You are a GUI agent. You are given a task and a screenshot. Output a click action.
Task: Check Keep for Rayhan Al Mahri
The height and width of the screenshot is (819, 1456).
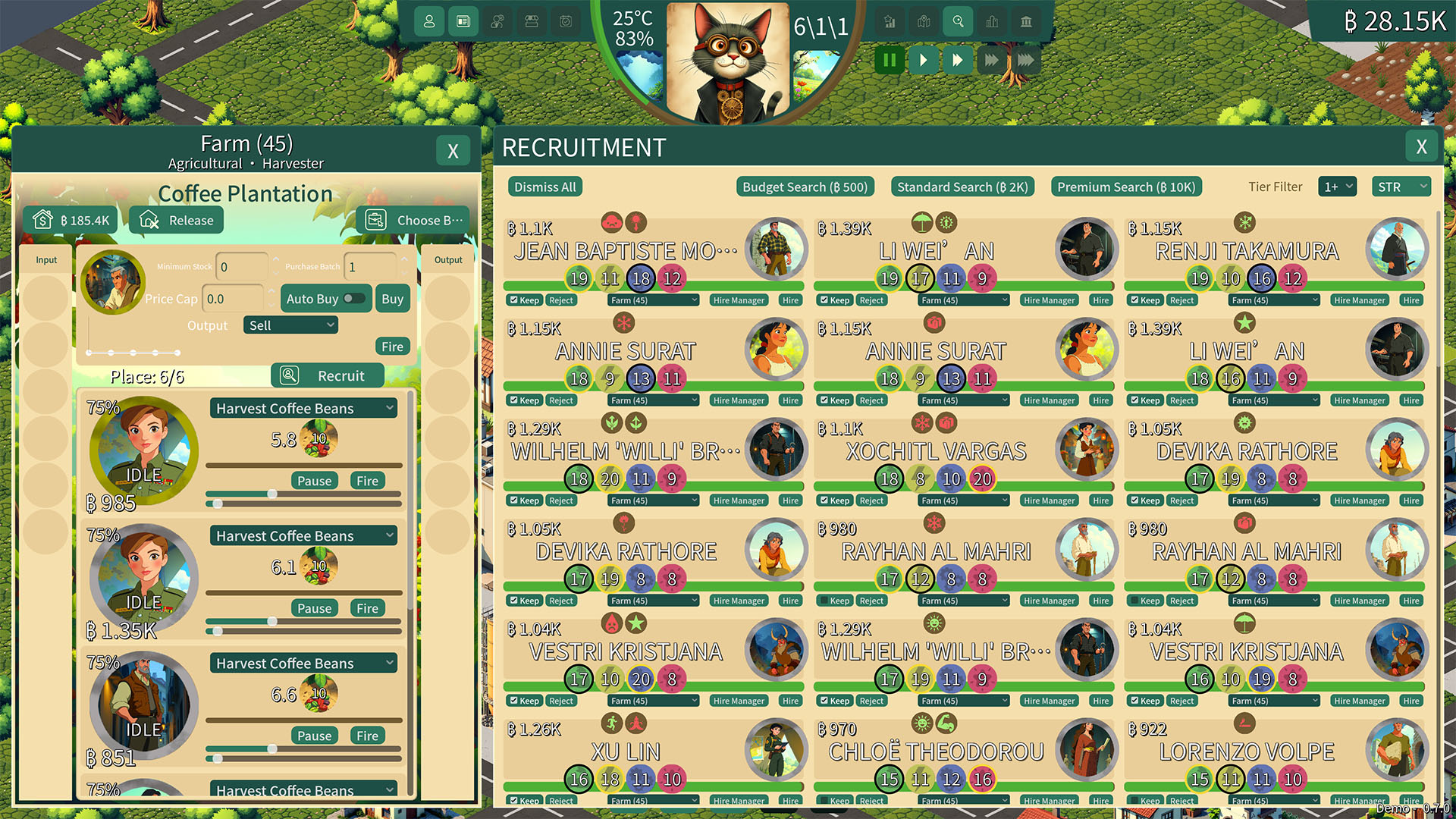826,600
